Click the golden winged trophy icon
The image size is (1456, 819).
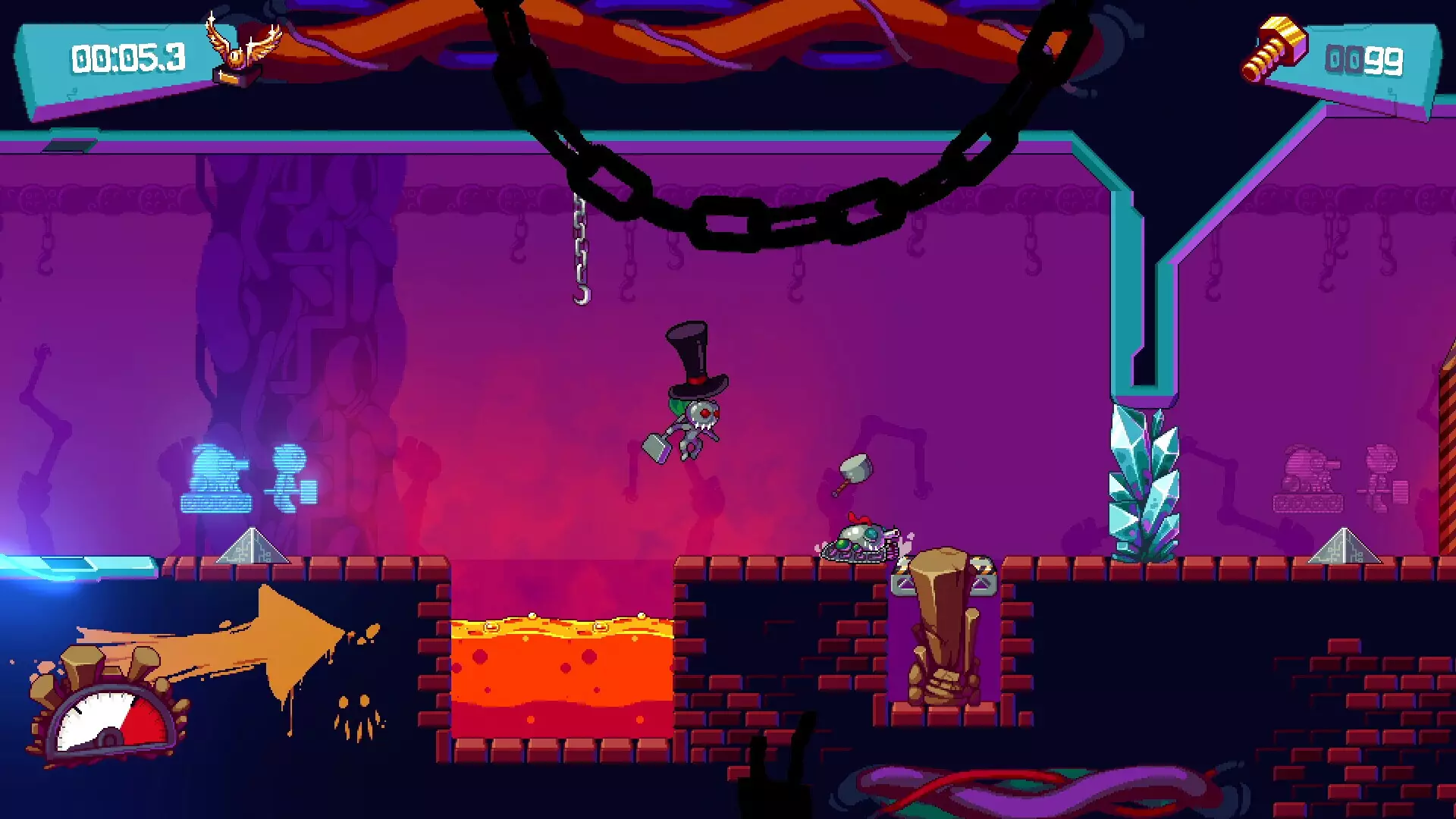pos(241,52)
